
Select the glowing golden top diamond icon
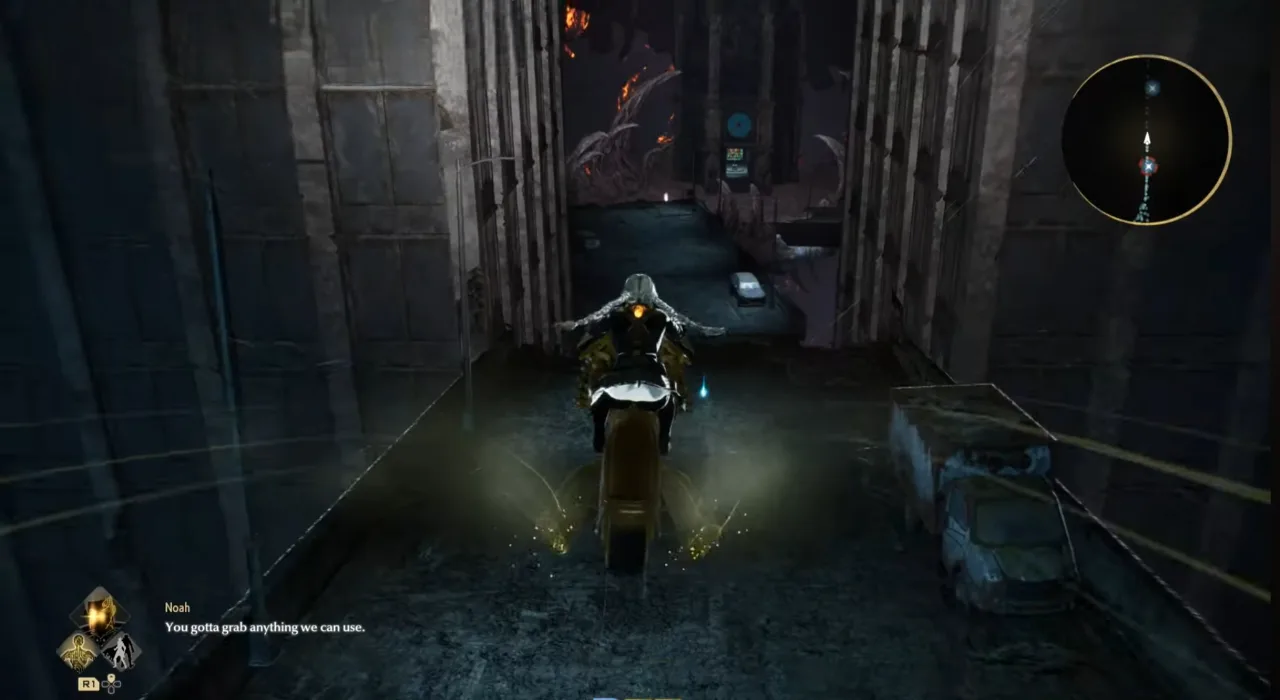point(99,616)
